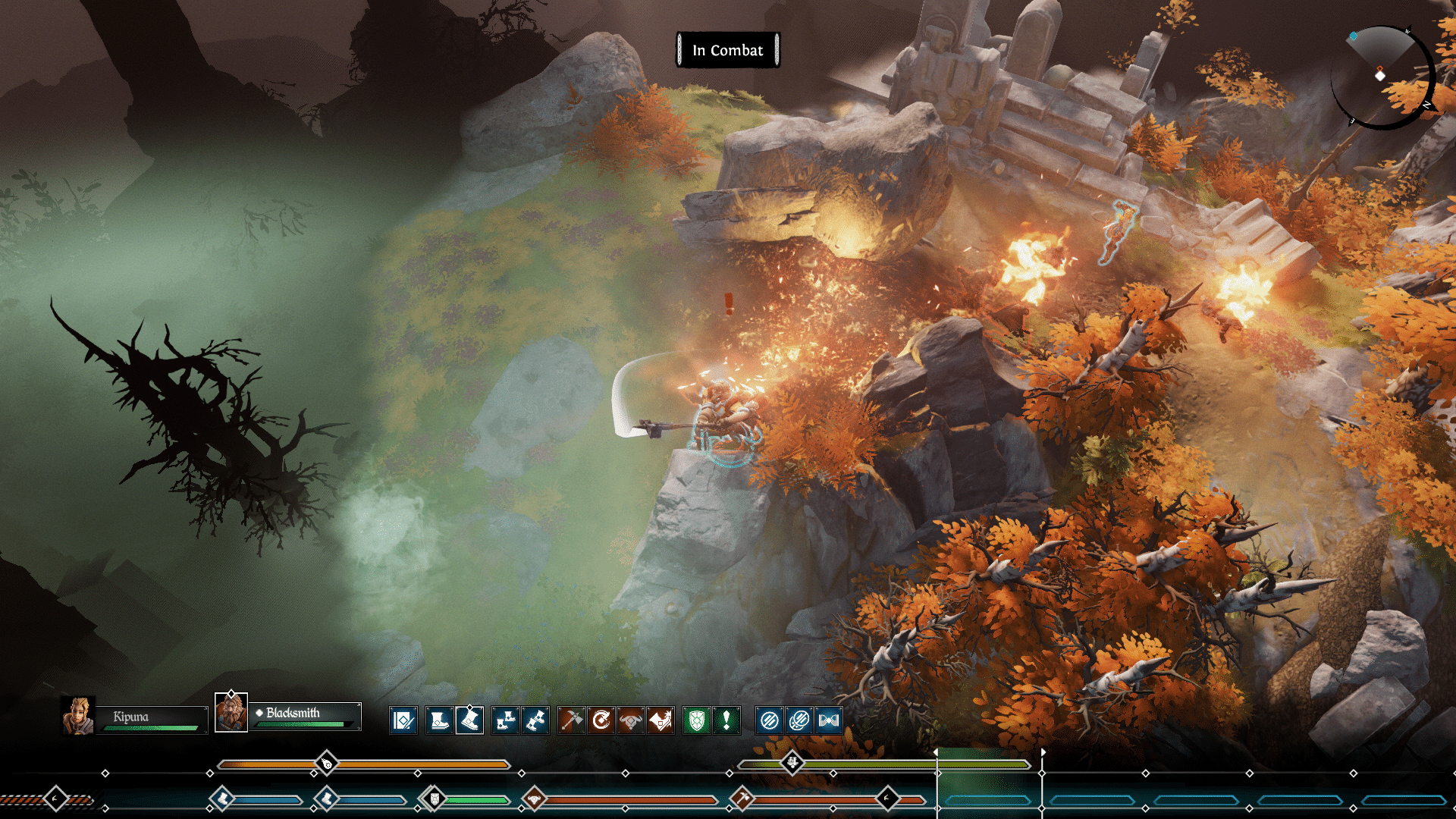Choose the highlighted tilted boot ability
Screen dimensions: 1456x819
coord(469,720)
